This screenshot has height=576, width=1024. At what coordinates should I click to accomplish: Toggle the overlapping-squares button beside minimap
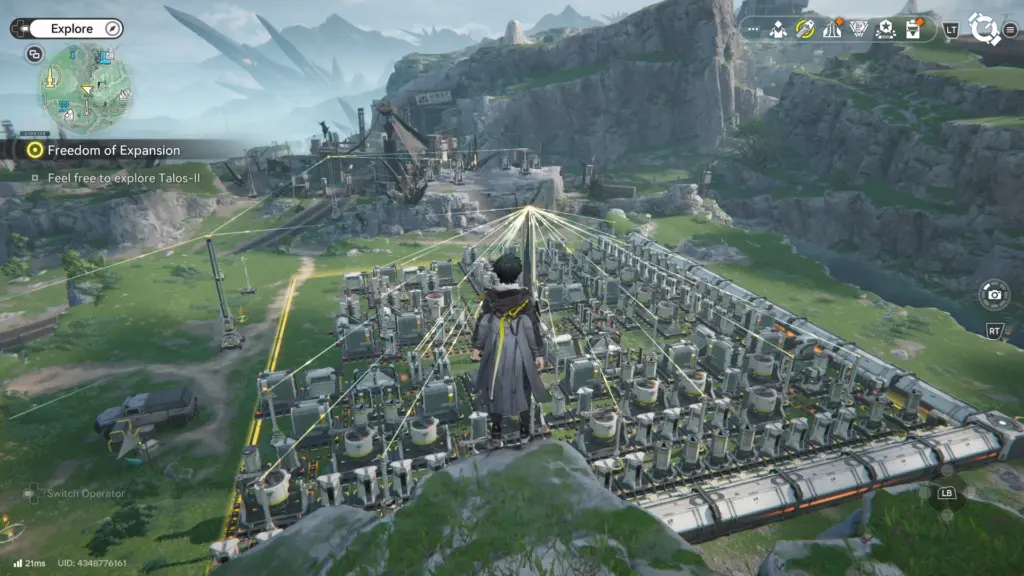[x=35, y=54]
